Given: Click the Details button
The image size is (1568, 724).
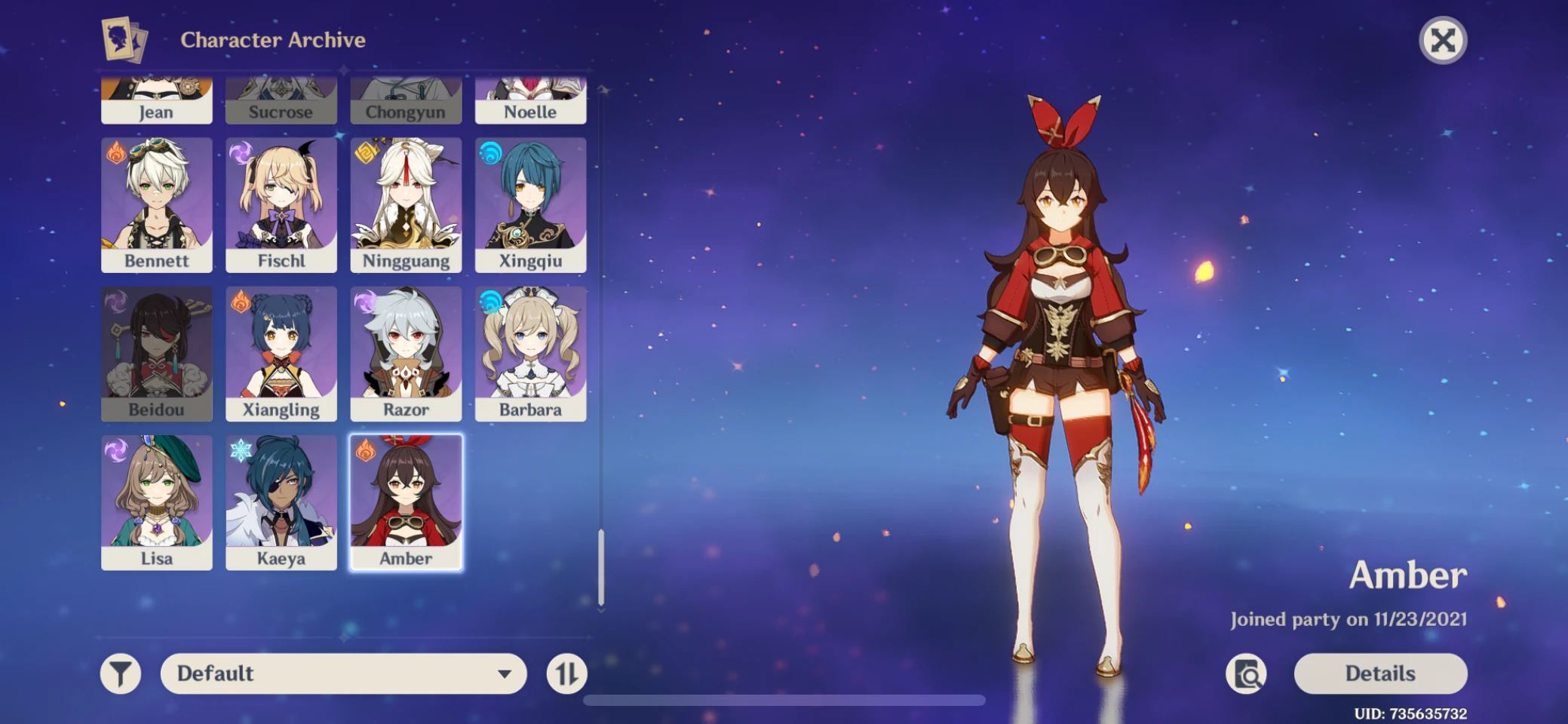Looking at the screenshot, I should (1379, 673).
